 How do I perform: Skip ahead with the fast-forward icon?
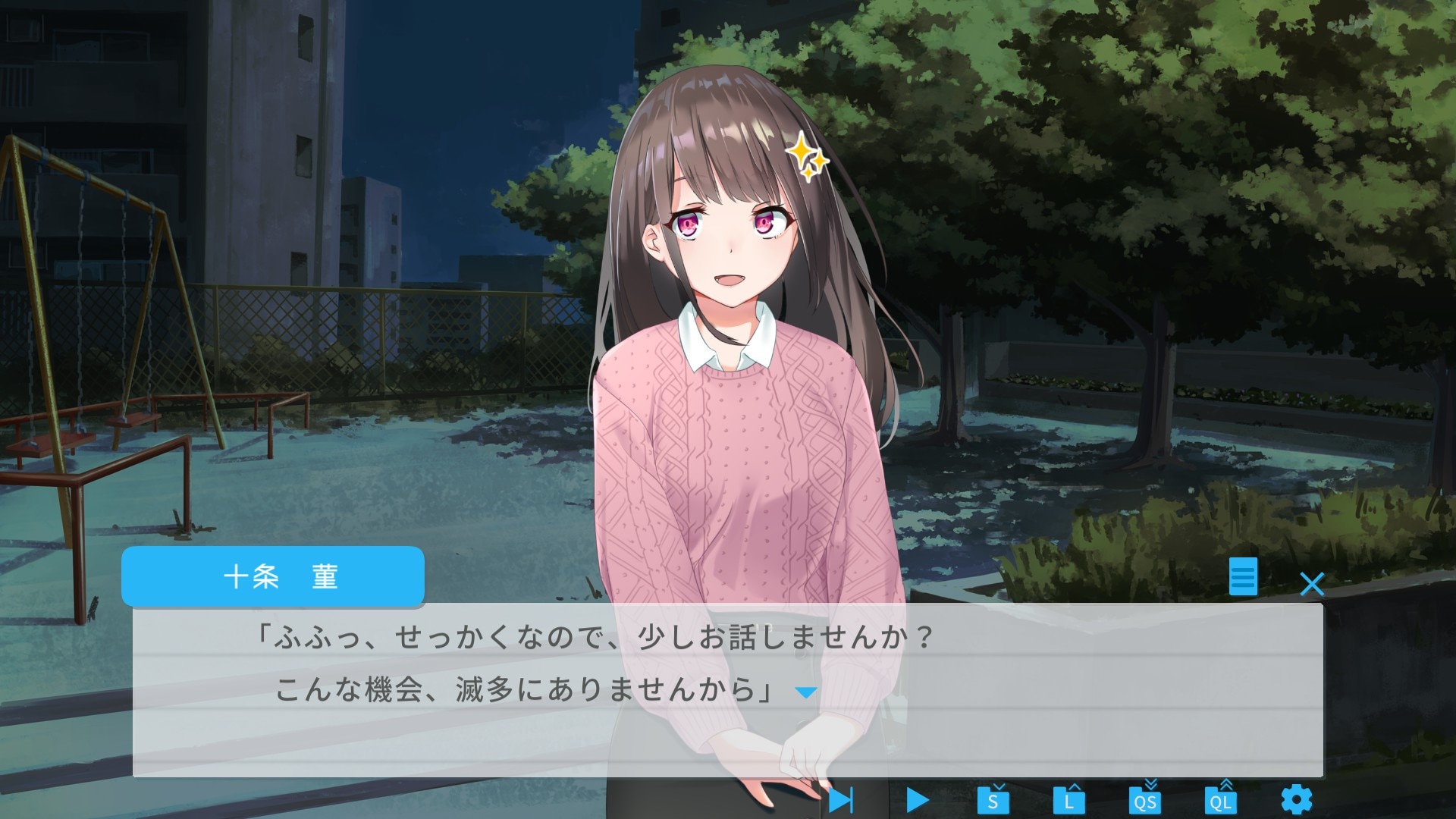(840, 799)
